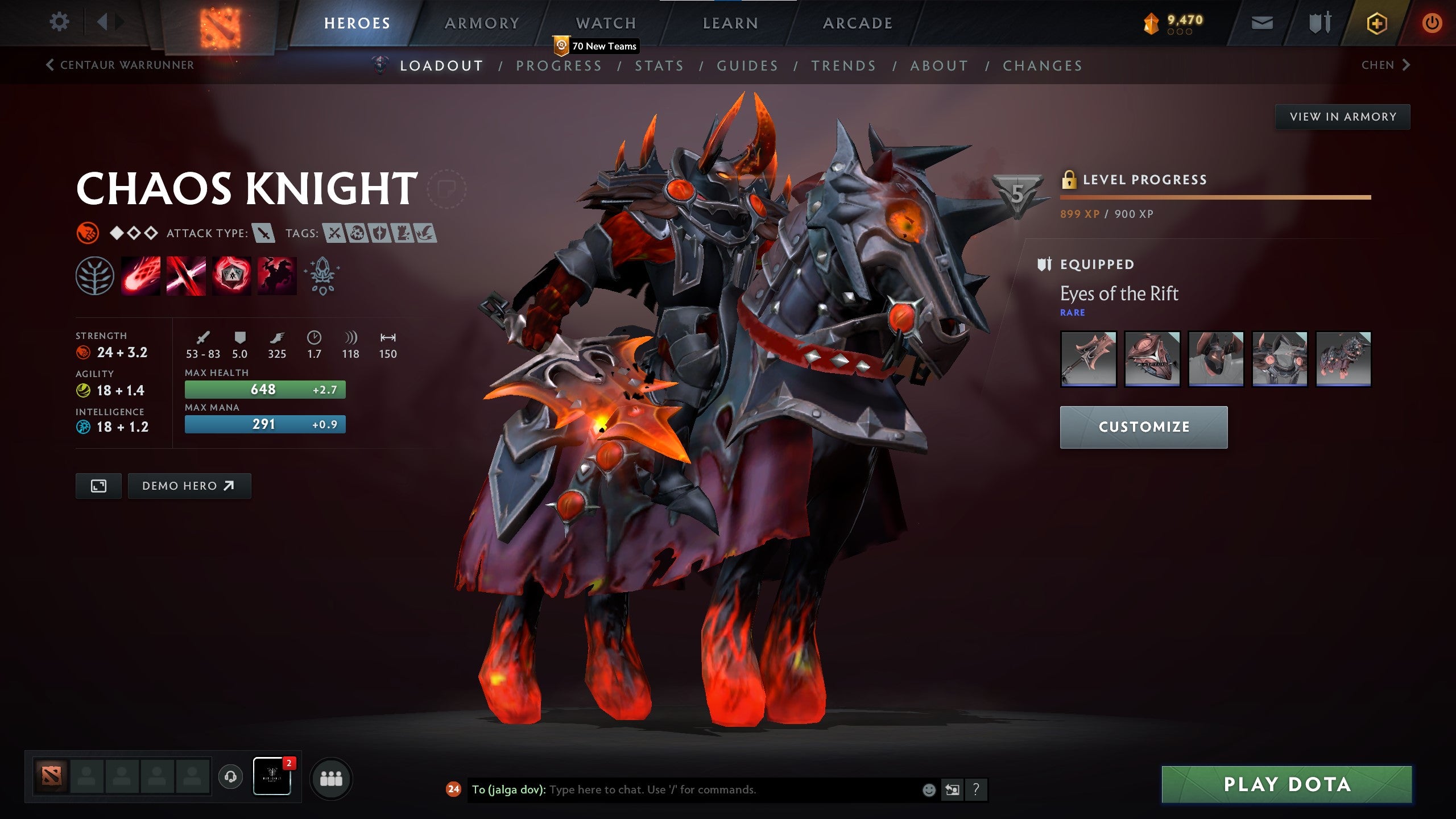Expand the 70 New Teams notification

[594, 47]
